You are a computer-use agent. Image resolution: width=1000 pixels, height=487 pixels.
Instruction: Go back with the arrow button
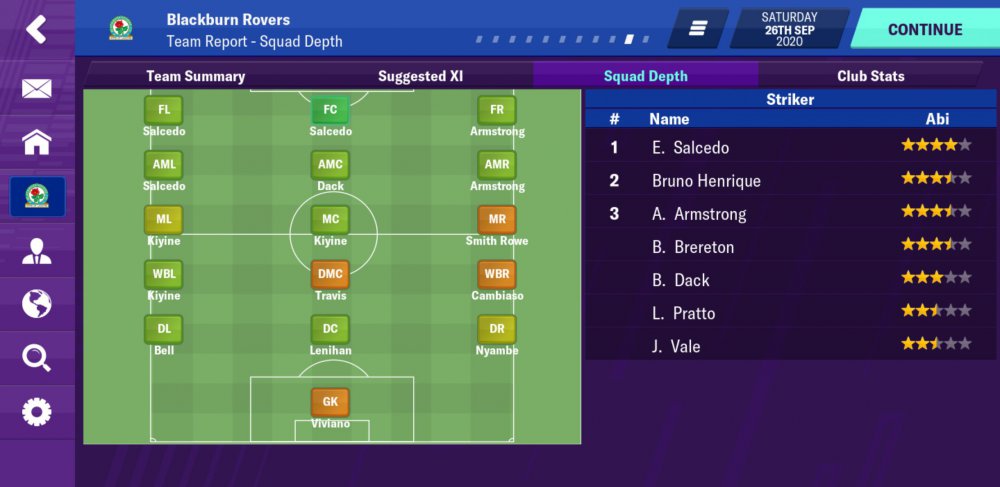click(36, 30)
